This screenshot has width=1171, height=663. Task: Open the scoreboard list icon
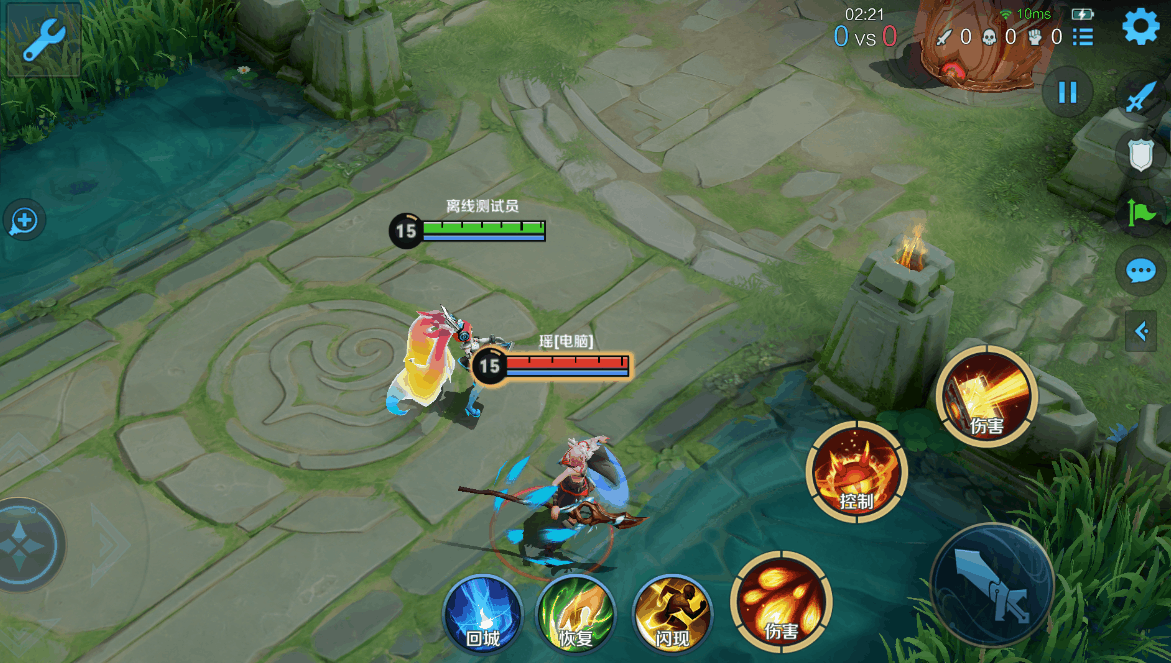(1083, 38)
